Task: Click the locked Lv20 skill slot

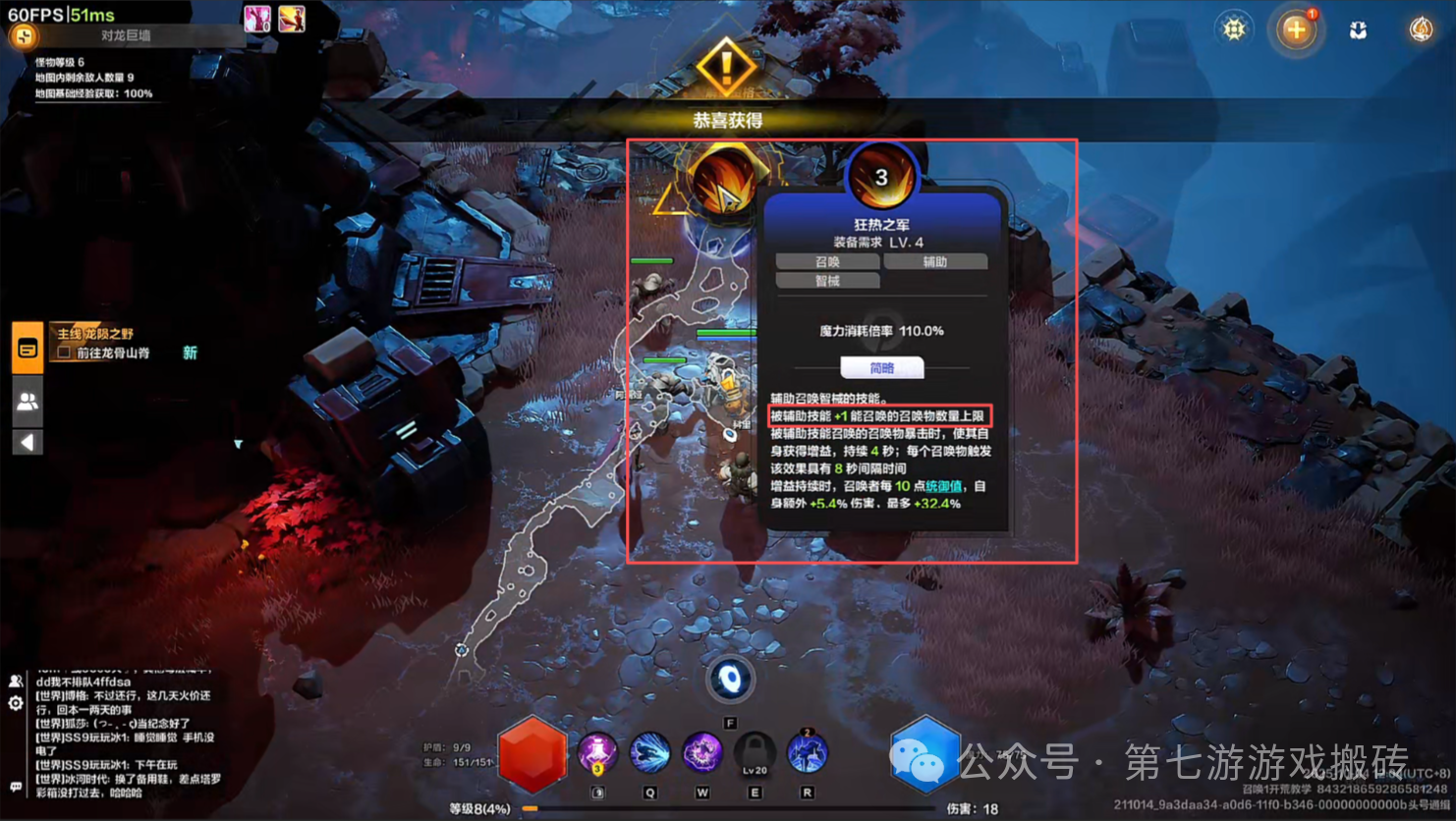Action: click(x=755, y=753)
